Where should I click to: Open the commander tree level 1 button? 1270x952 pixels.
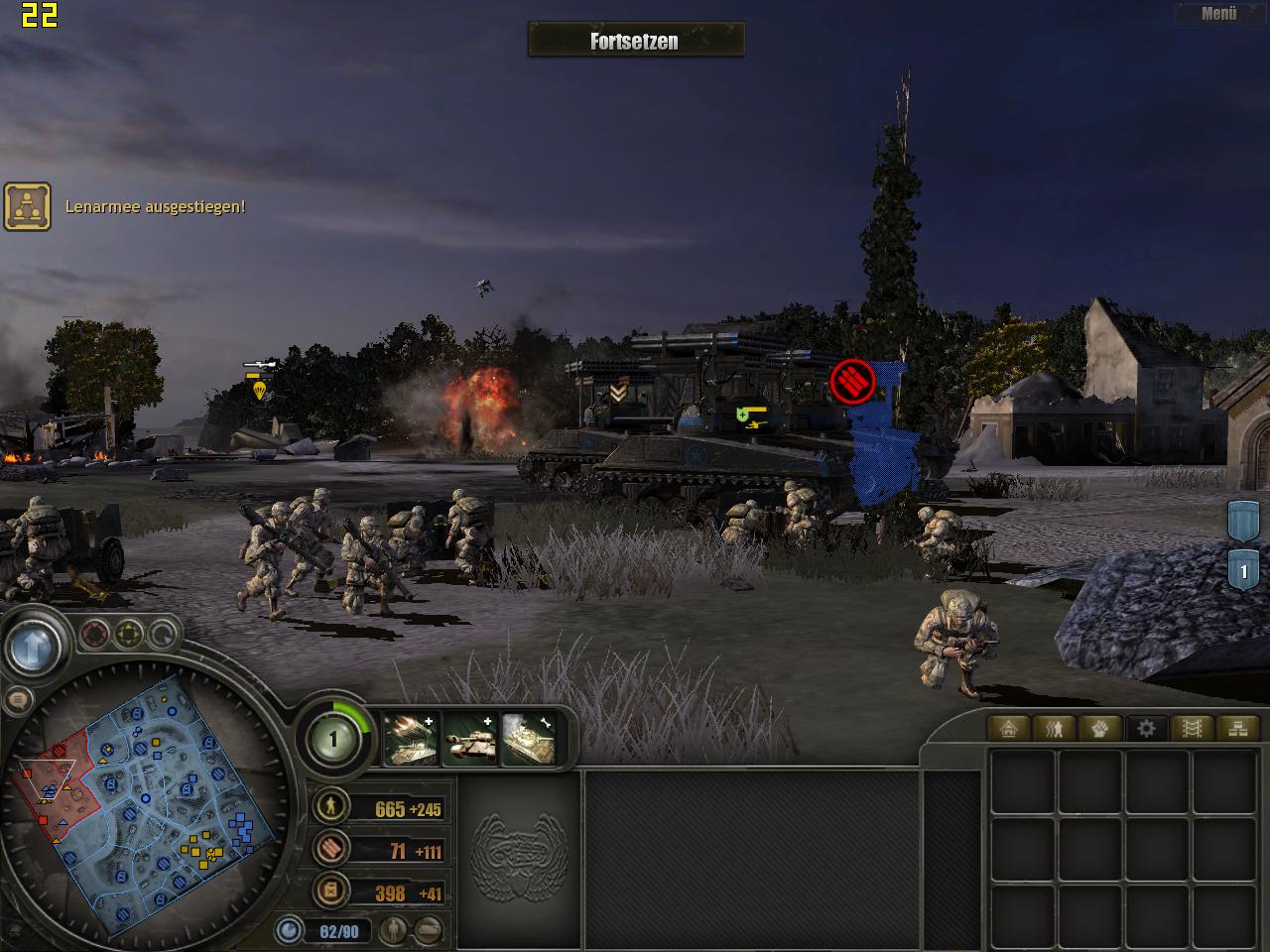pos(333,739)
